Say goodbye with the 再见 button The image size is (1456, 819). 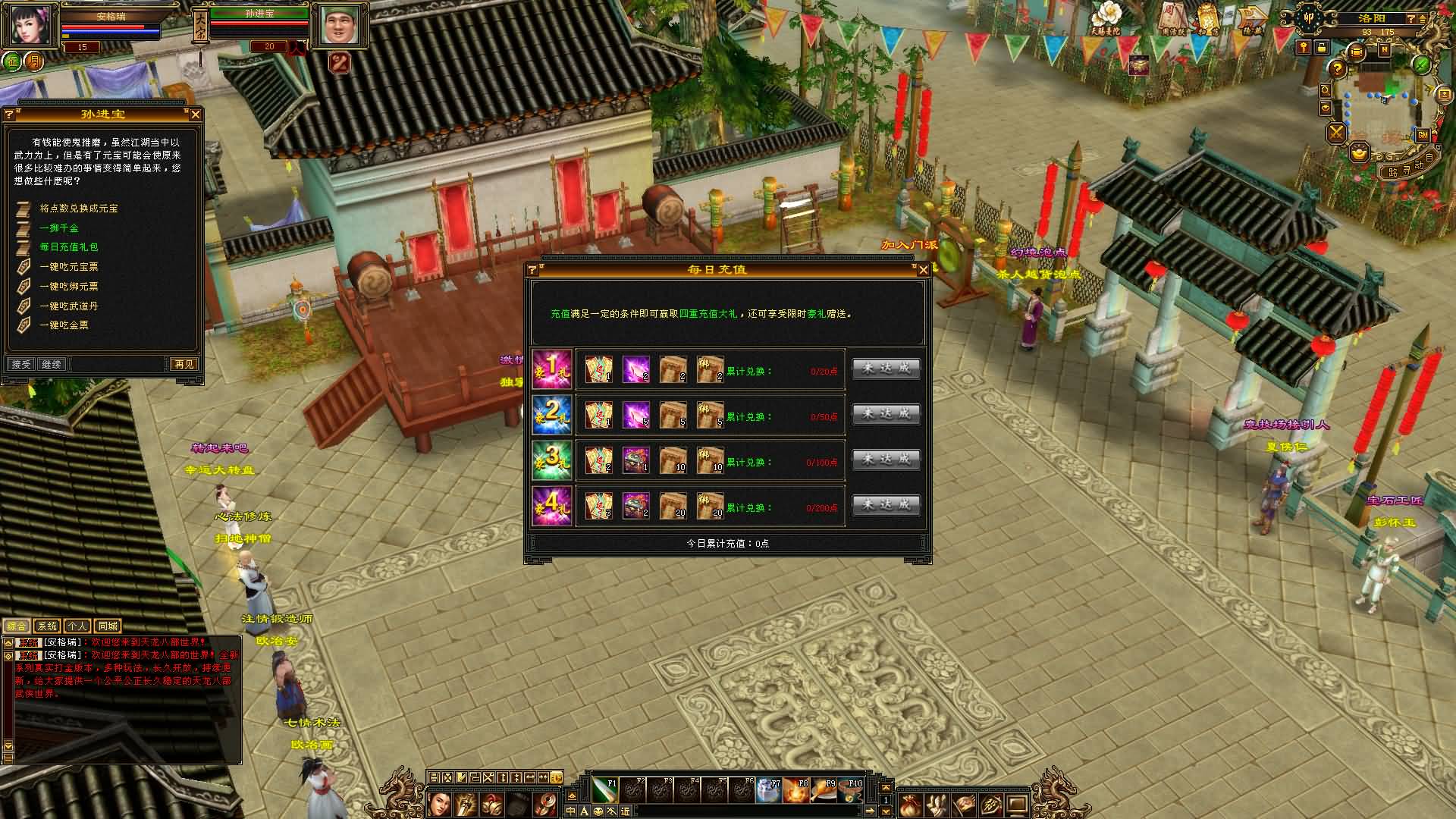point(184,365)
